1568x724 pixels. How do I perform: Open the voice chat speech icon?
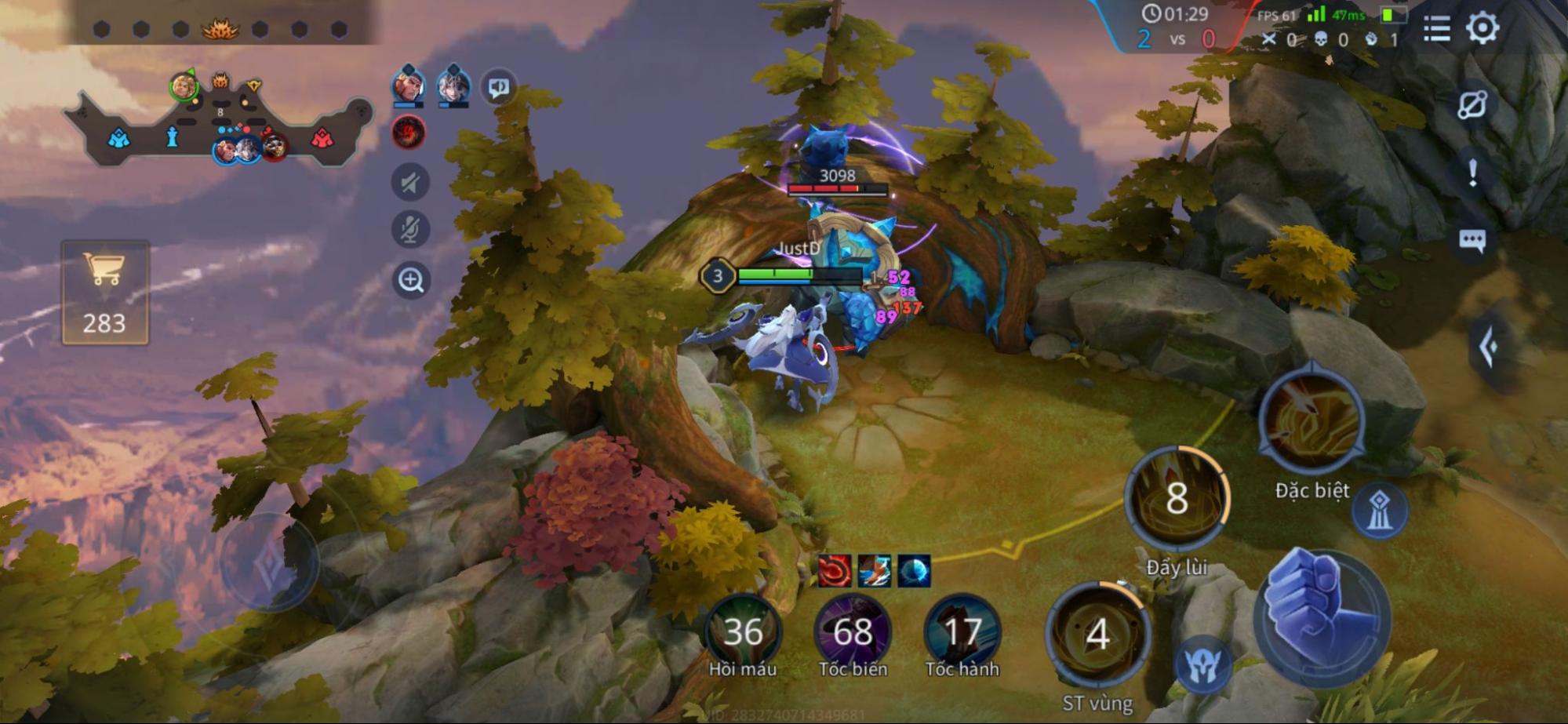tap(499, 87)
